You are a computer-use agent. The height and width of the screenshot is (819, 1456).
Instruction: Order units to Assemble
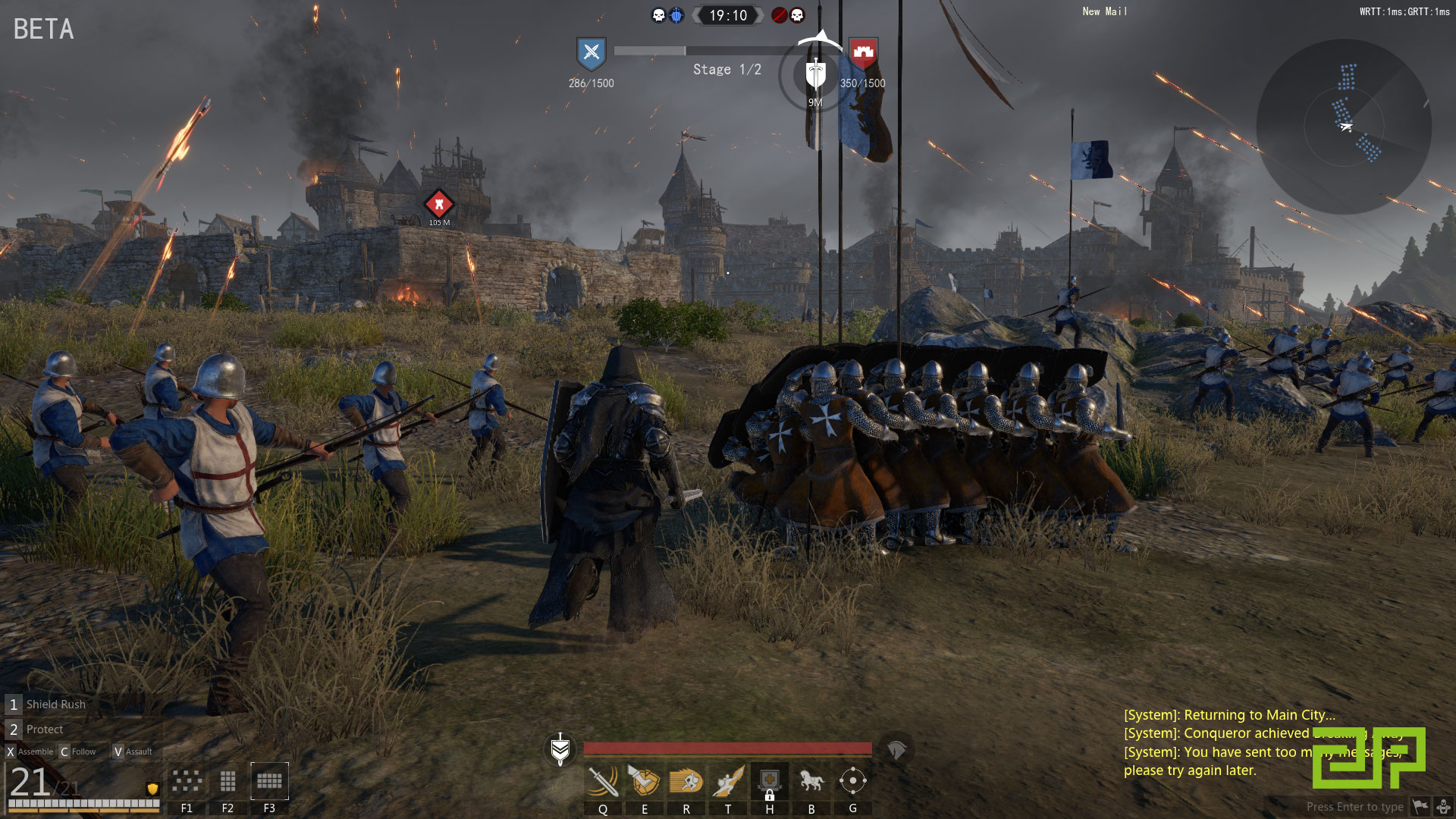tap(30, 752)
